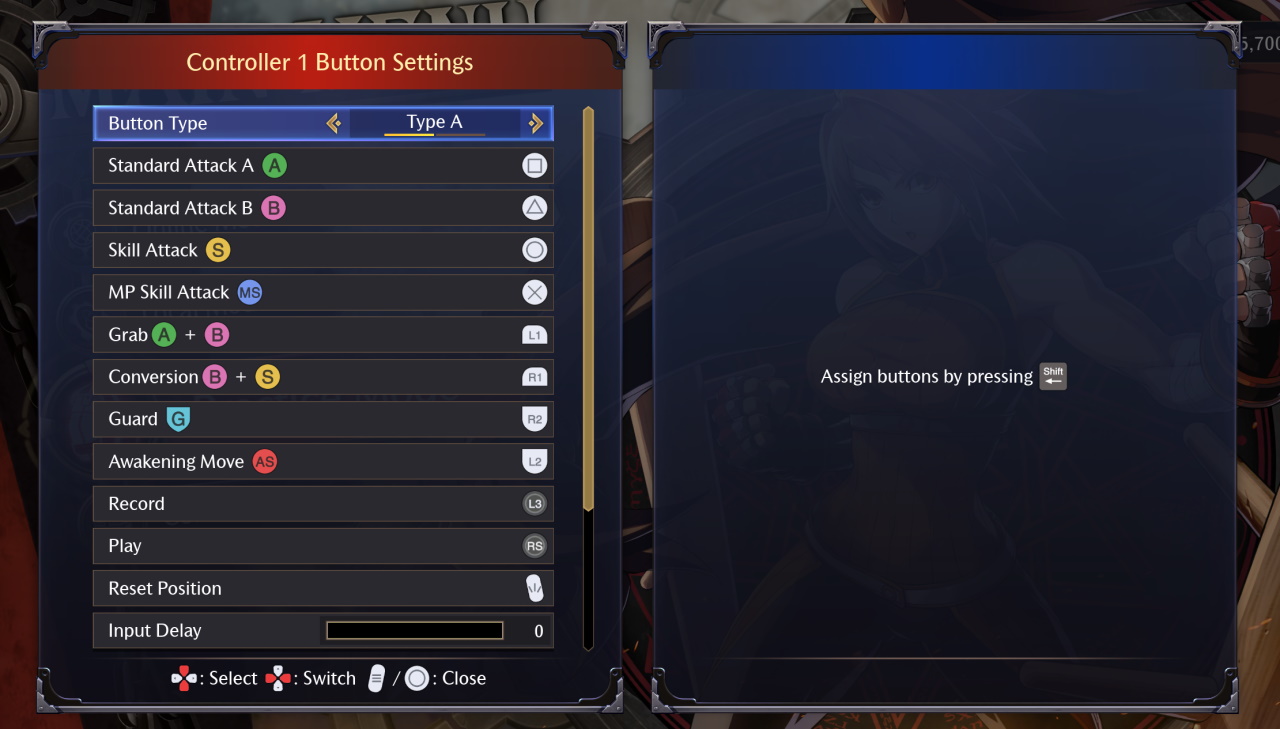The image size is (1280, 729).
Task: Toggle the L3 assignment for Record
Action: pyautogui.click(x=534, y=503)
